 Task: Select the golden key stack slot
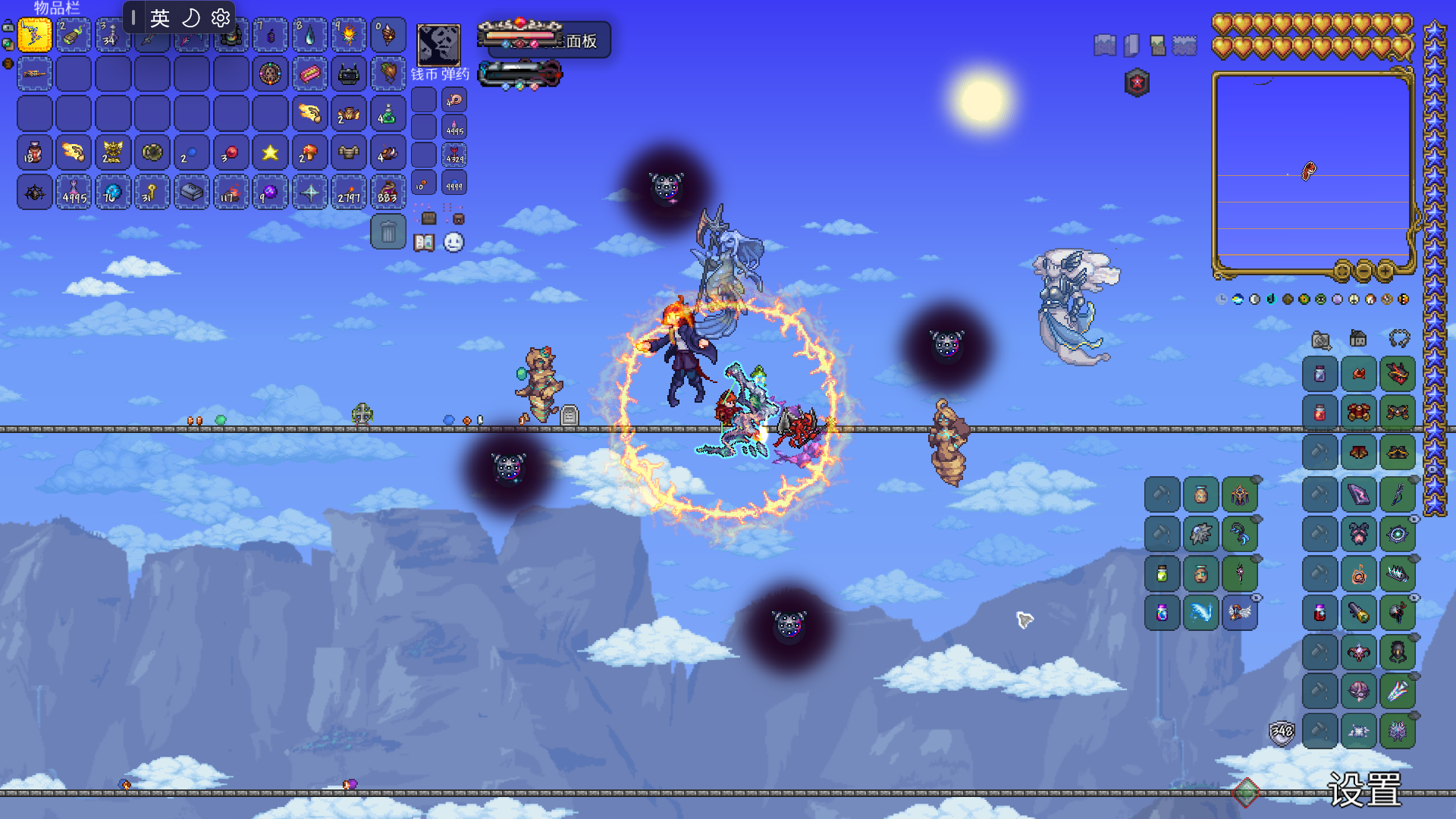pyautogui.click(x=152, y=193)
